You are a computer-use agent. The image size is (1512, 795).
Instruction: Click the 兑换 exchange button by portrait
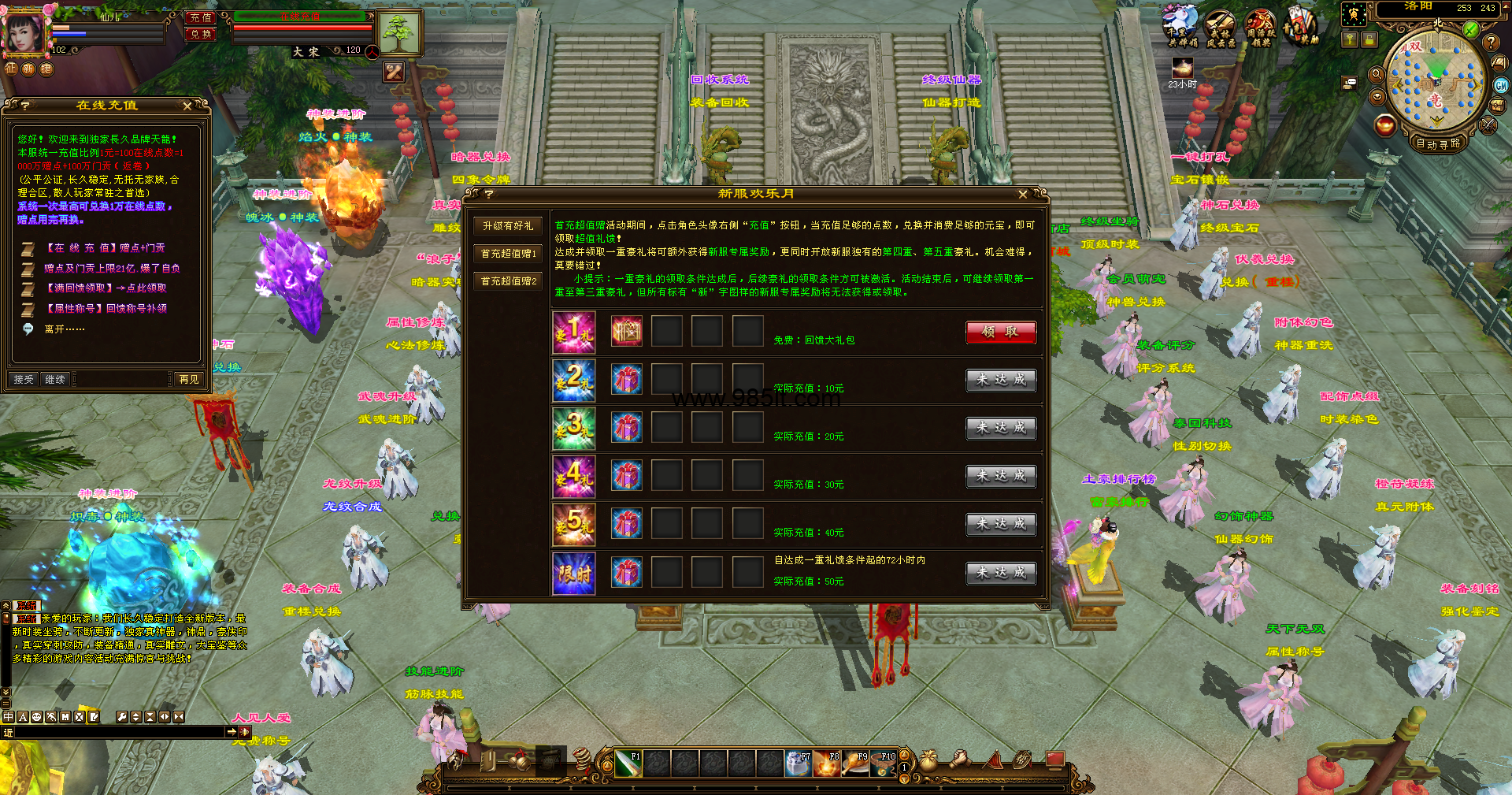[201, 34]
